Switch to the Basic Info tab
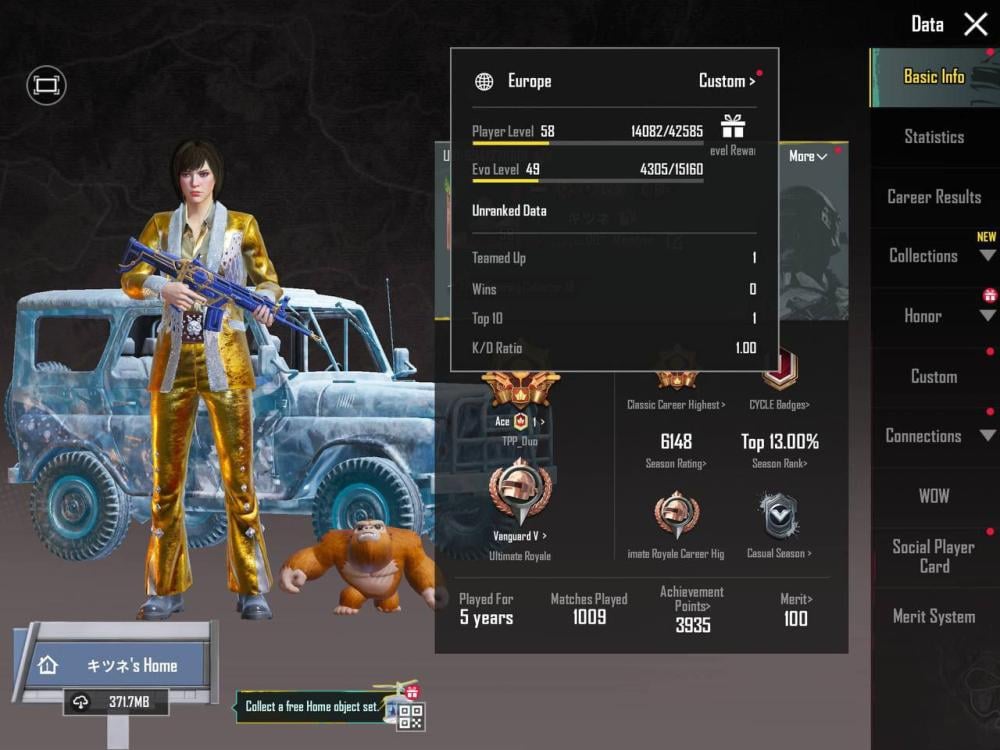This screenshot has width=1000, height=750. click(x=934, y=77)
